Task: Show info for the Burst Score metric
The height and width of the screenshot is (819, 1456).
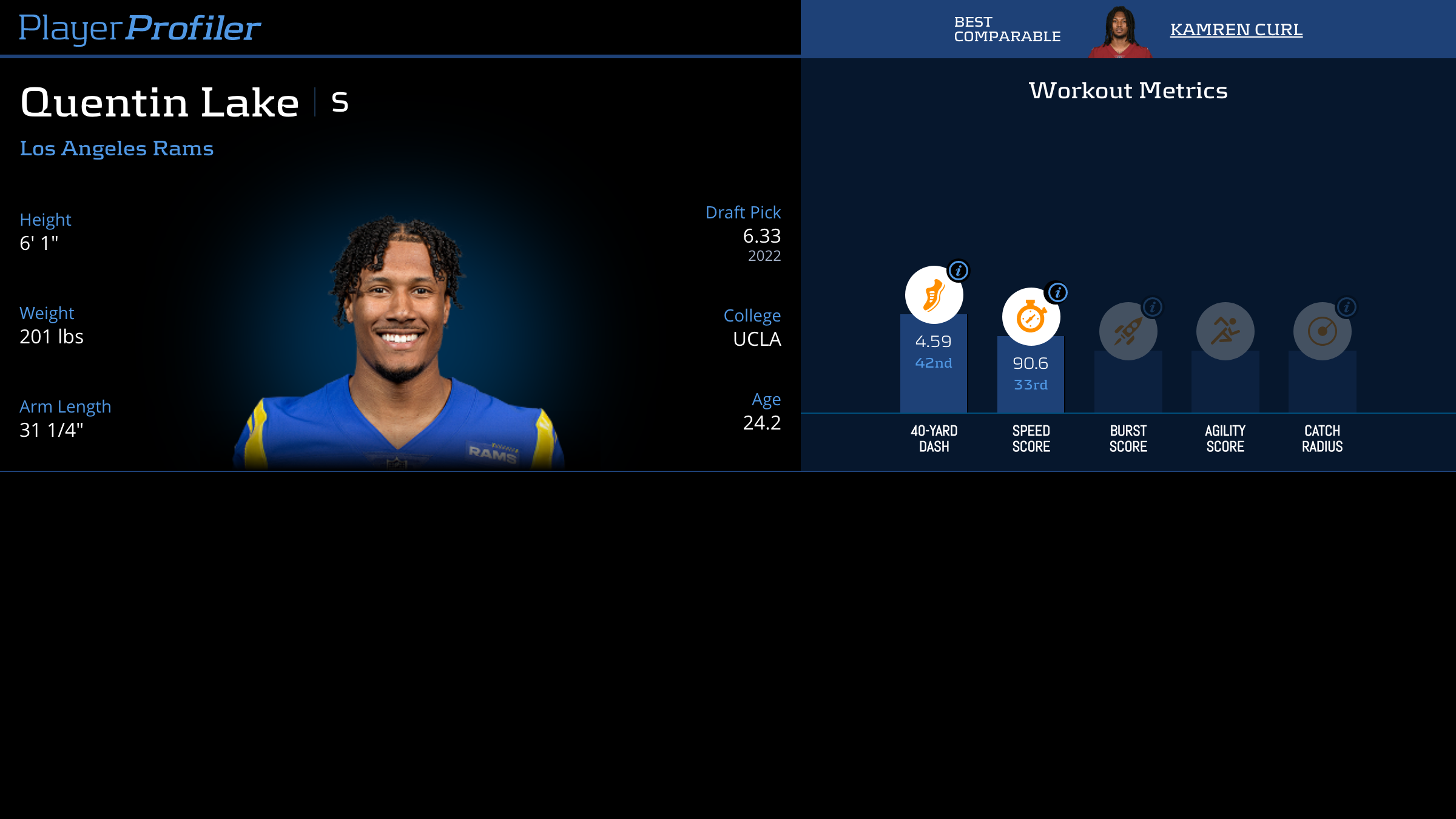Action: (1153, 308)
